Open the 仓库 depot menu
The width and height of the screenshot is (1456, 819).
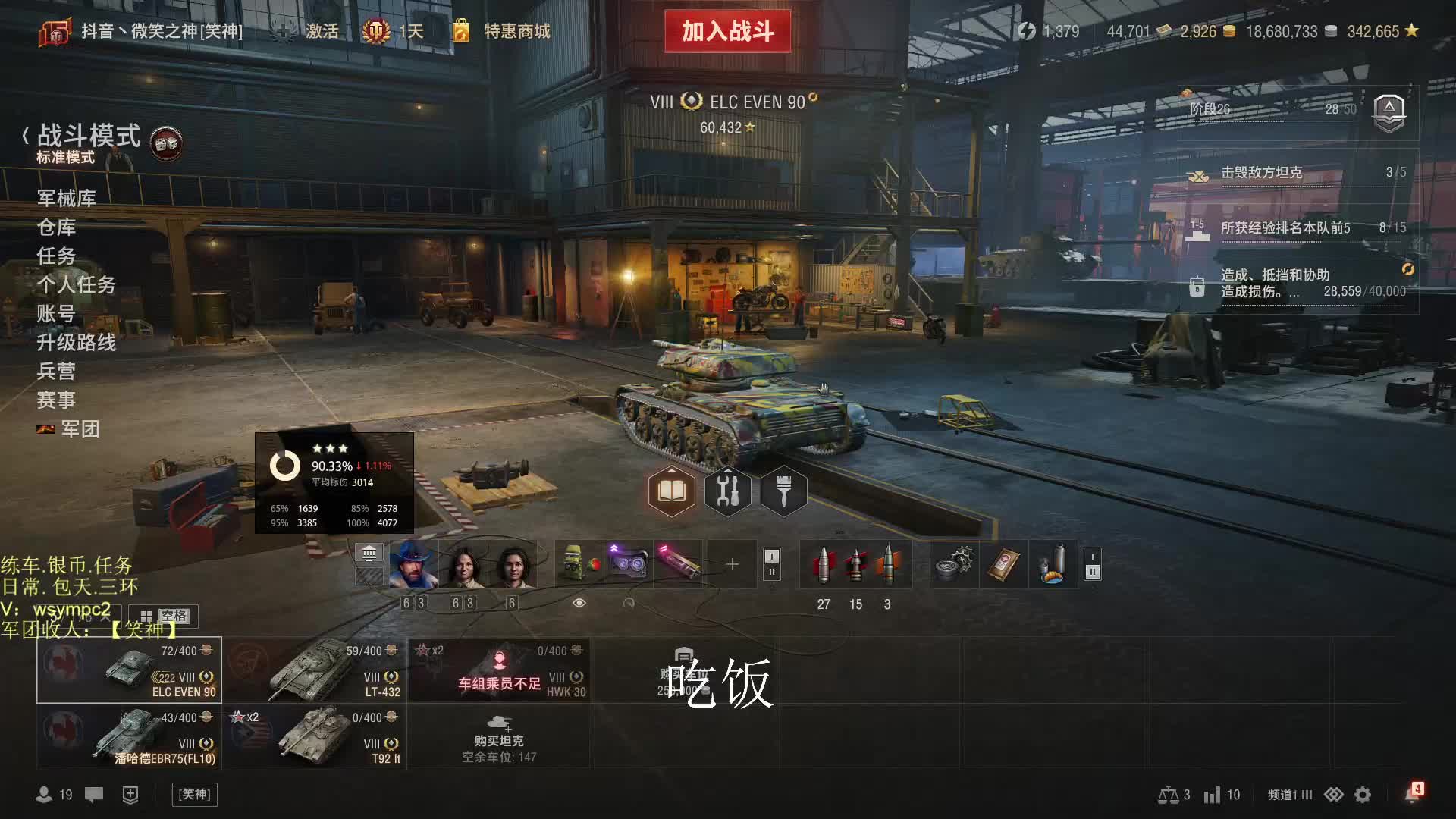click(x=57, y=227)
